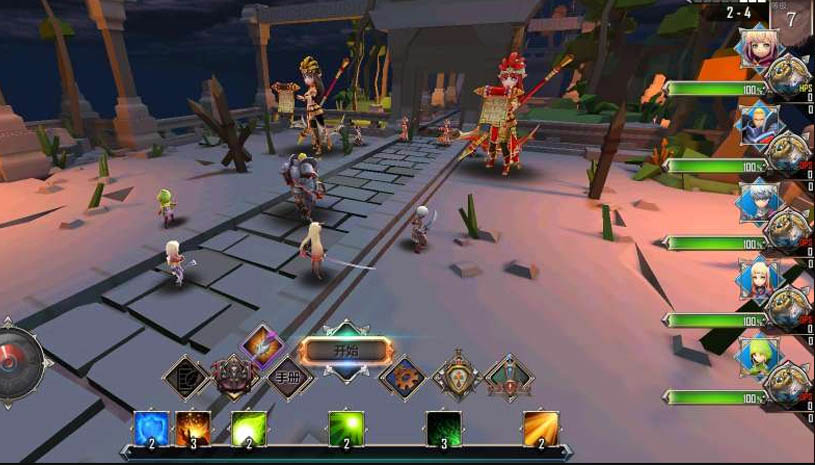Open the gear settings icon

point(403,378)
